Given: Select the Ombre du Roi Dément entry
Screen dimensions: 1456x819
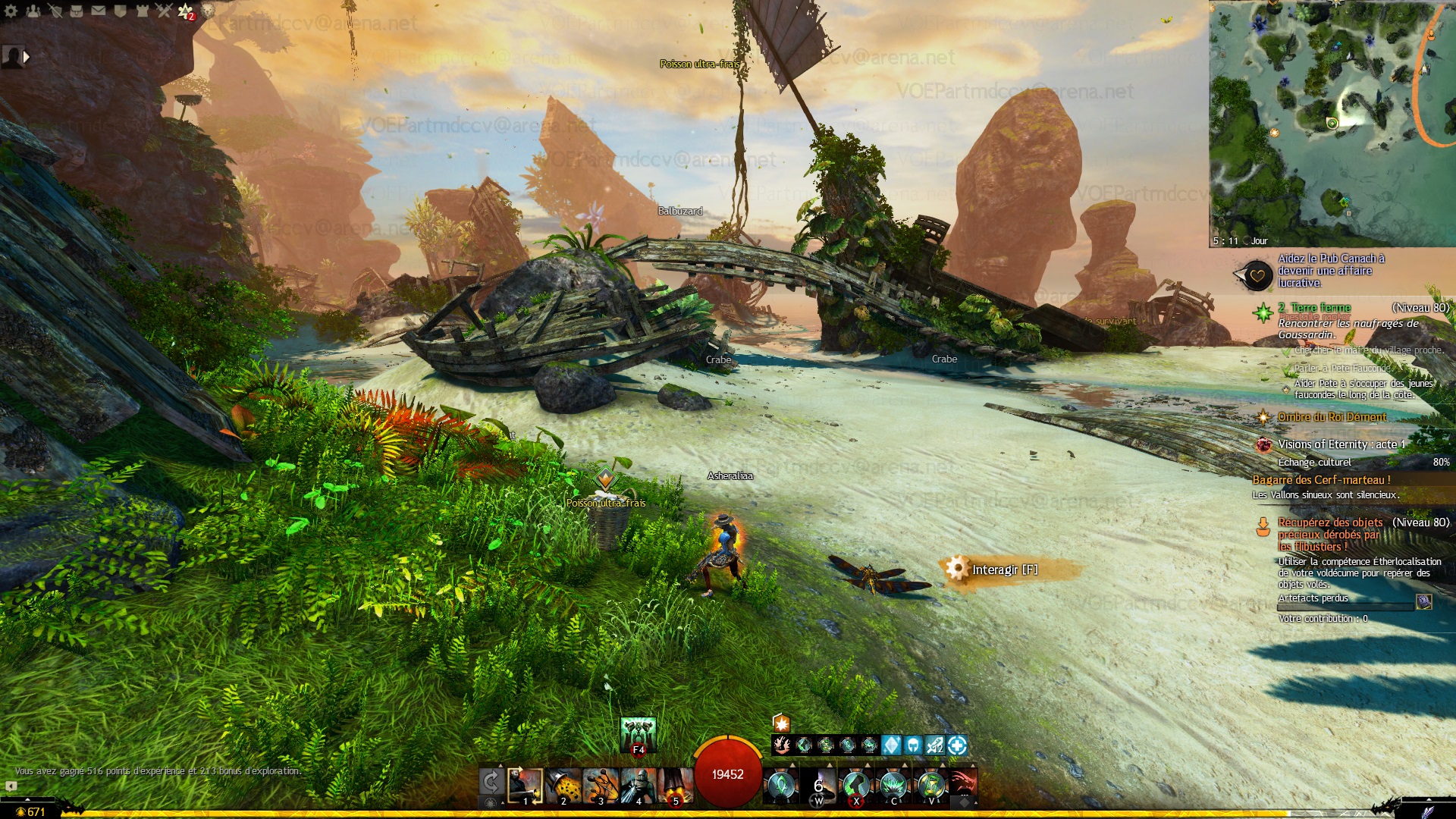Looking at the screenshot, I should point(1332,417).
